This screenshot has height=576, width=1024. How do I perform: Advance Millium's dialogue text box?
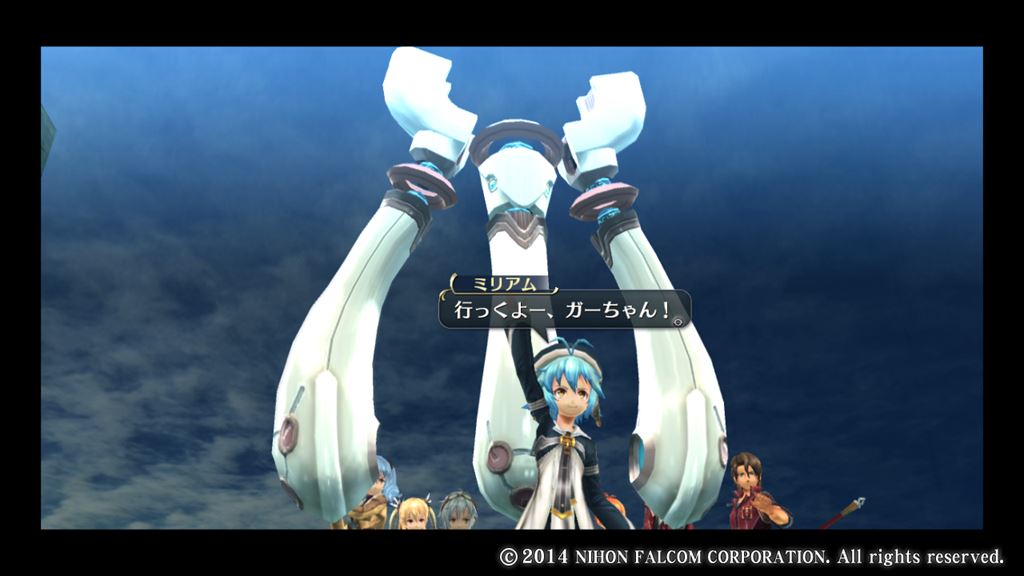[560, 310]
